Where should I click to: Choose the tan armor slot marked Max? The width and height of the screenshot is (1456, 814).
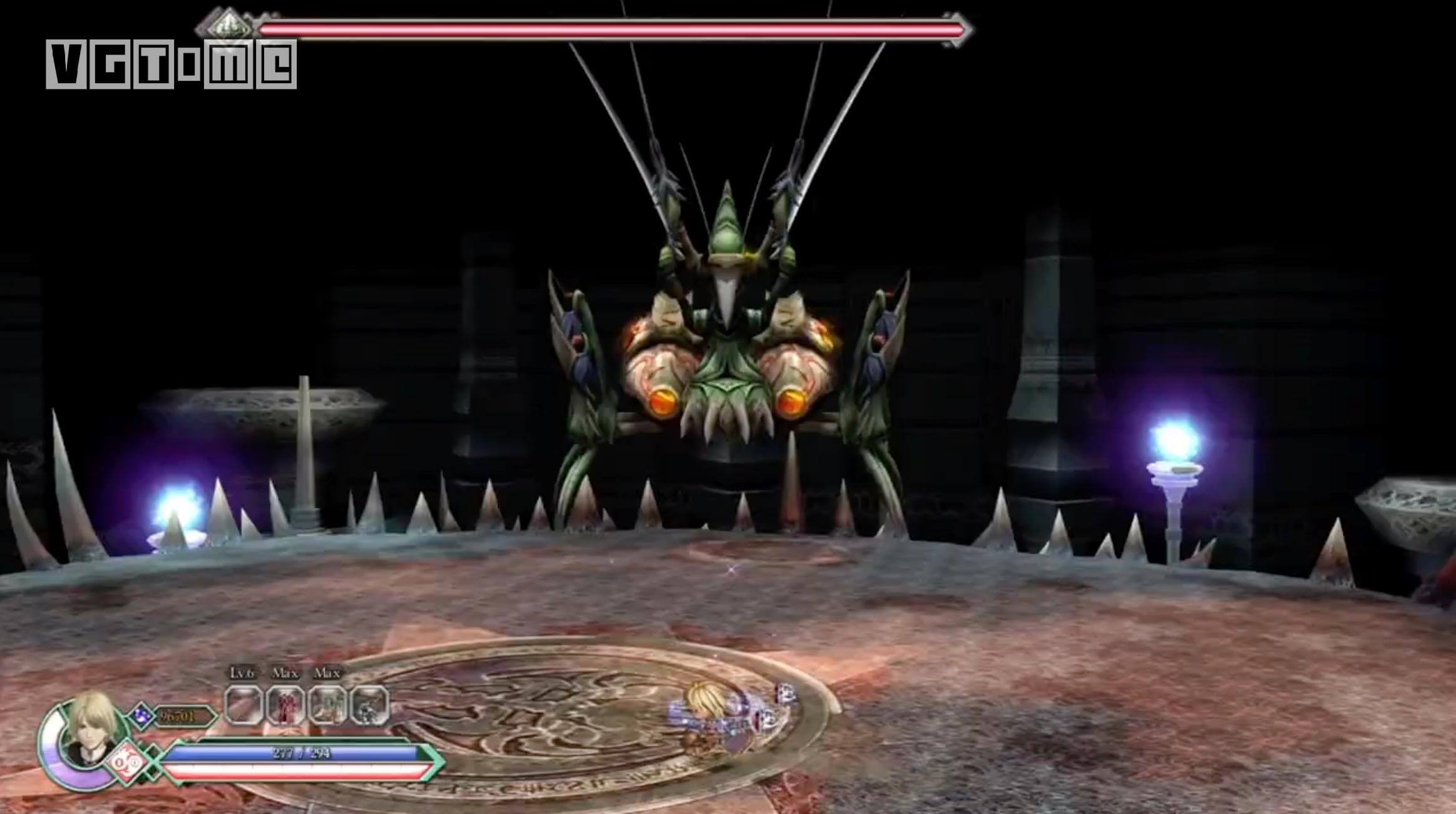point(328,705)
